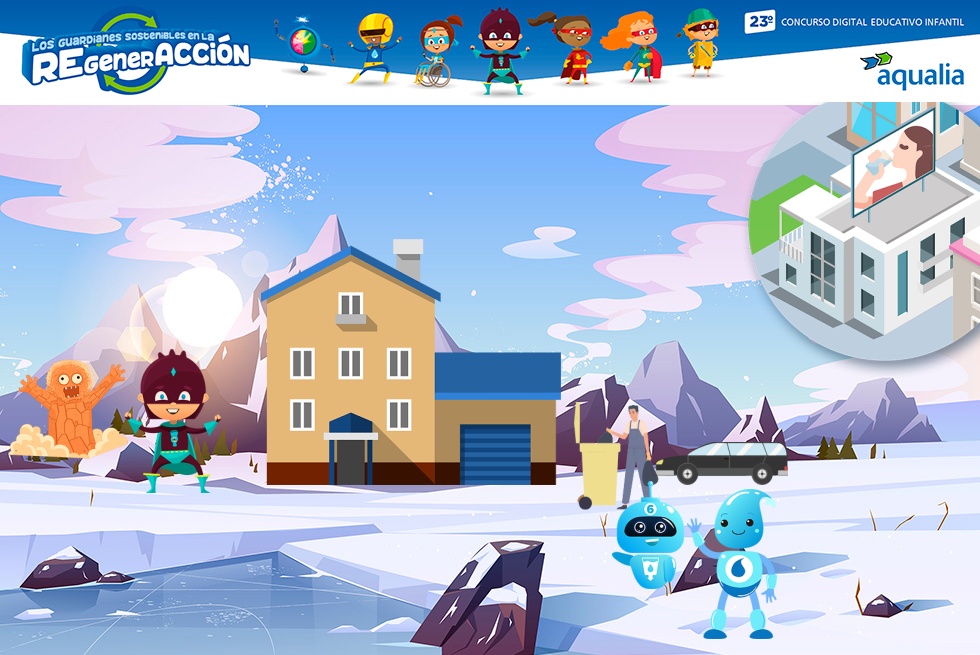Image resolution: width=980 pixels, height=655 pixels.
Task: Click the REgenerACCIÓN game logo
Action: point(136,54)
